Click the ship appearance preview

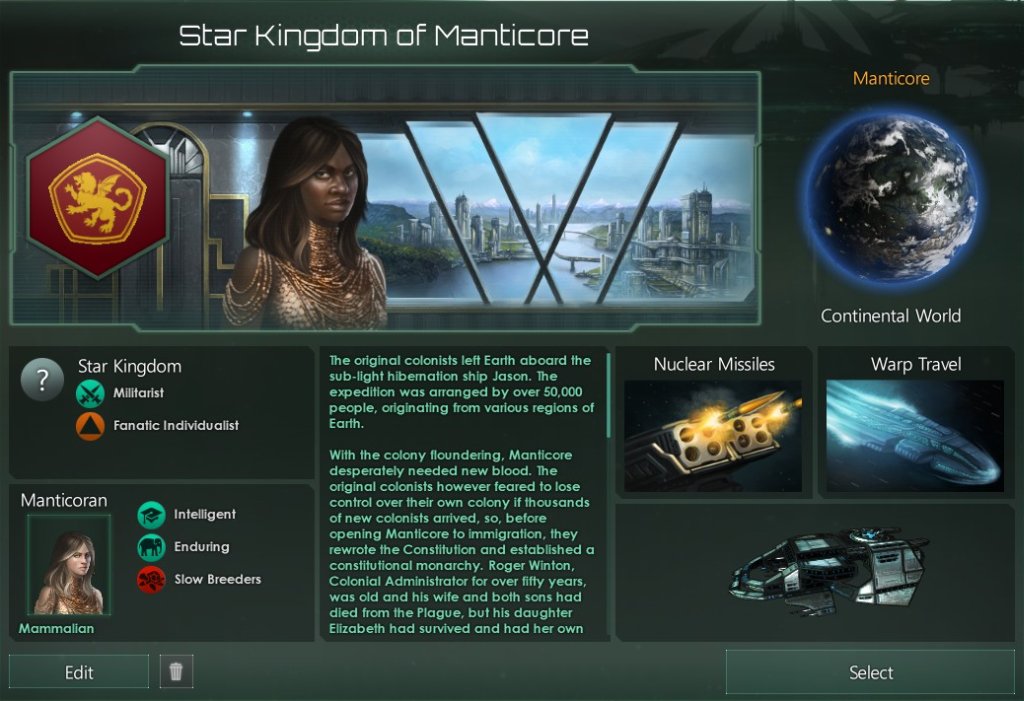830,572
